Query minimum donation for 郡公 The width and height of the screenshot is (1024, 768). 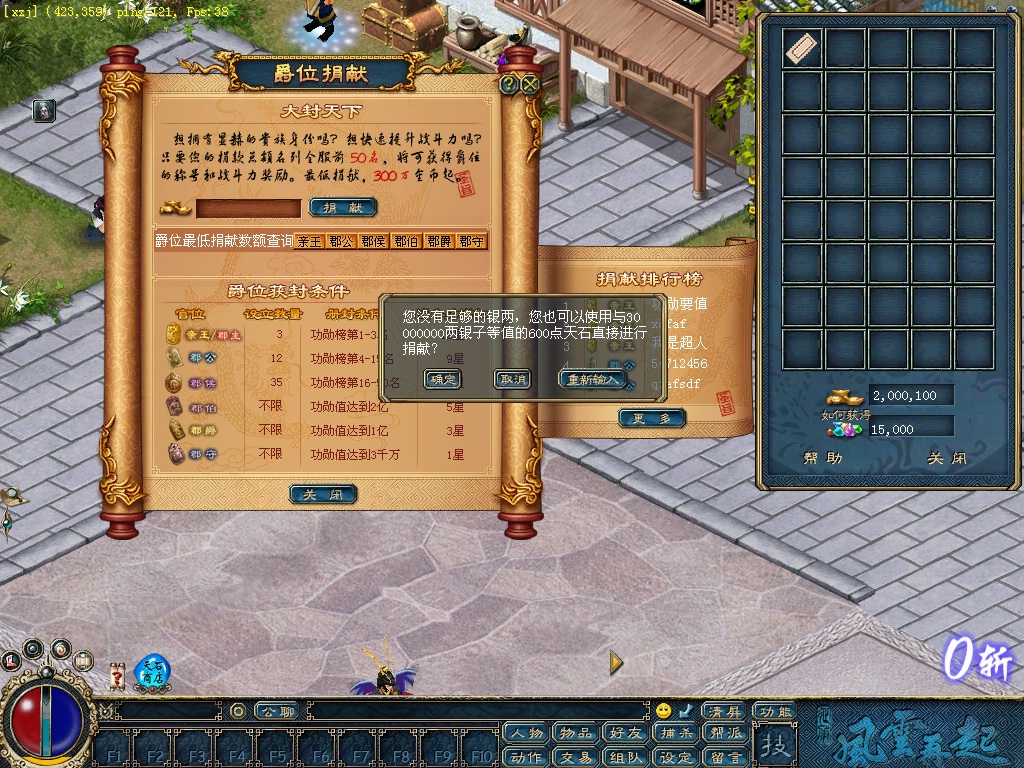pyautogui.click(x=341, y=241)
